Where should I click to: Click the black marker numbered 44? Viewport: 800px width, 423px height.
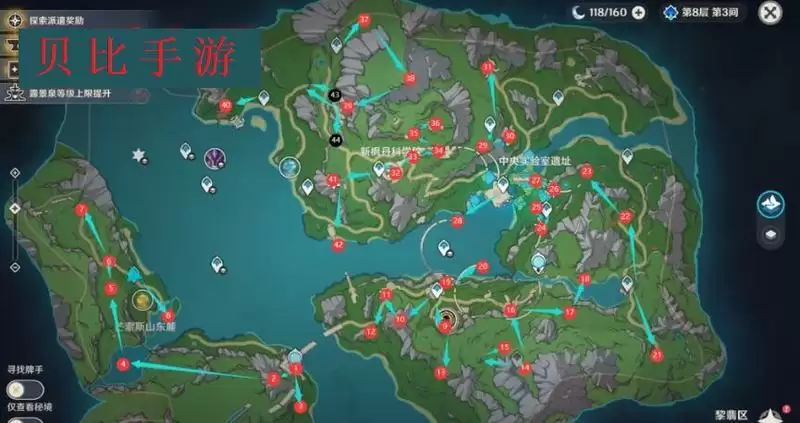335,138
